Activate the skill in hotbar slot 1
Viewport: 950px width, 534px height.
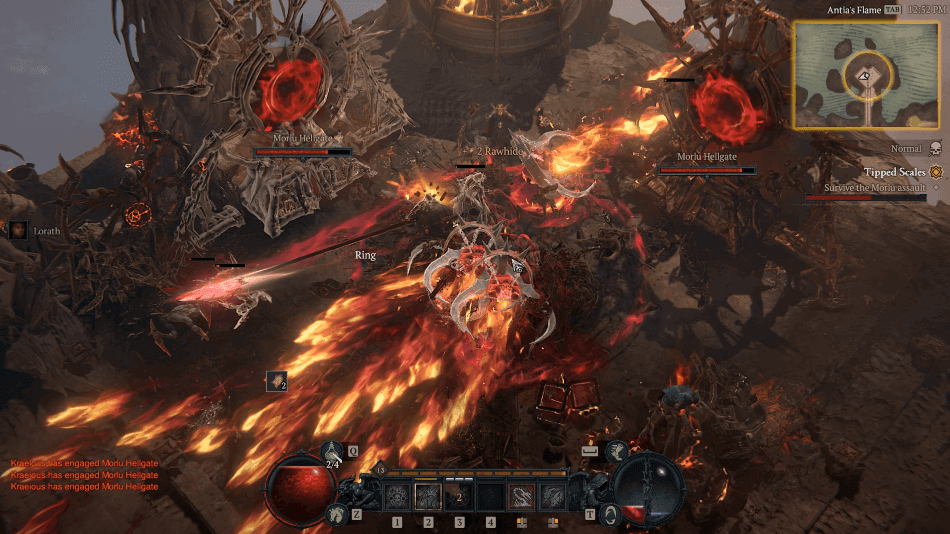pyautogui.click(x=397, y=496)
